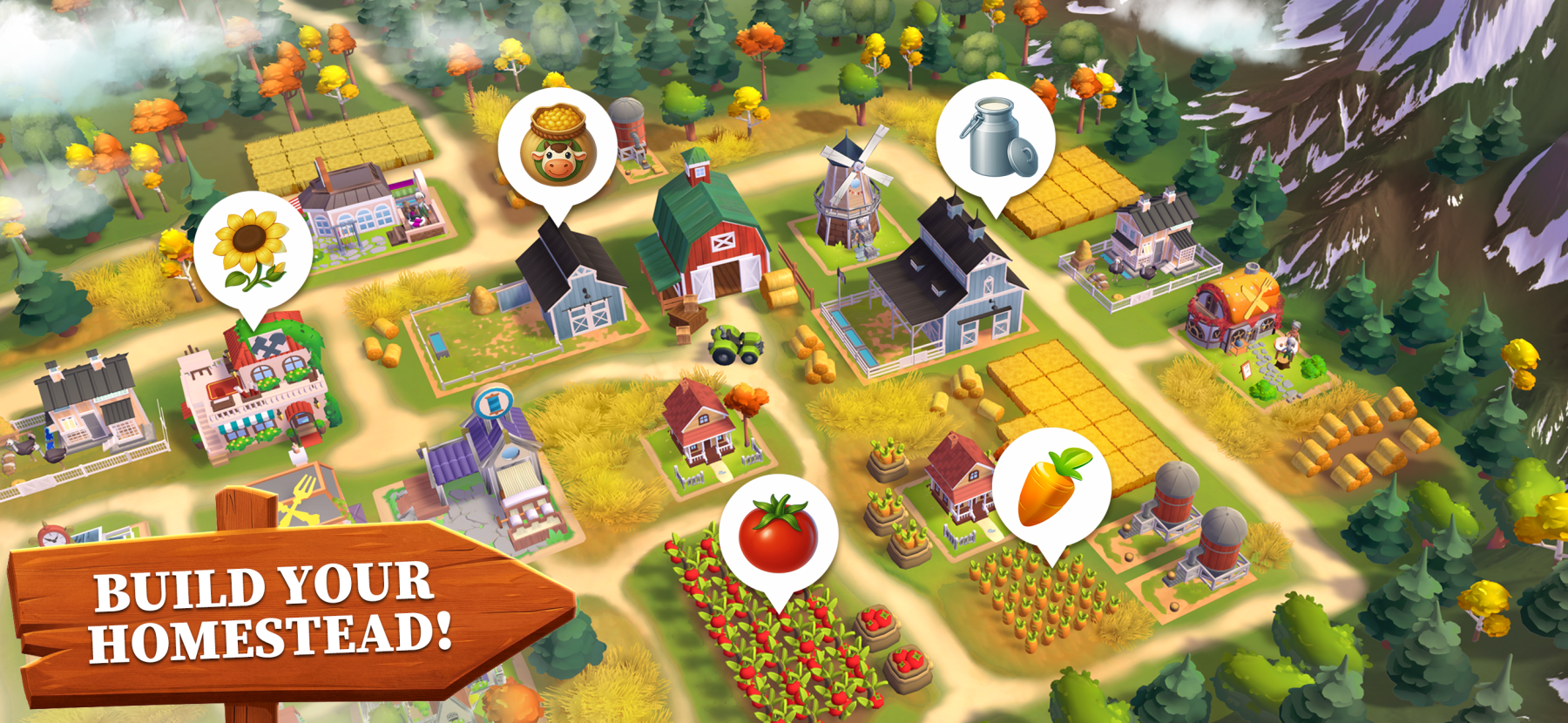This screenshot has height=723, width=1568.
Task: Collect the sunflower bubble
Action: tap(253, 250)
